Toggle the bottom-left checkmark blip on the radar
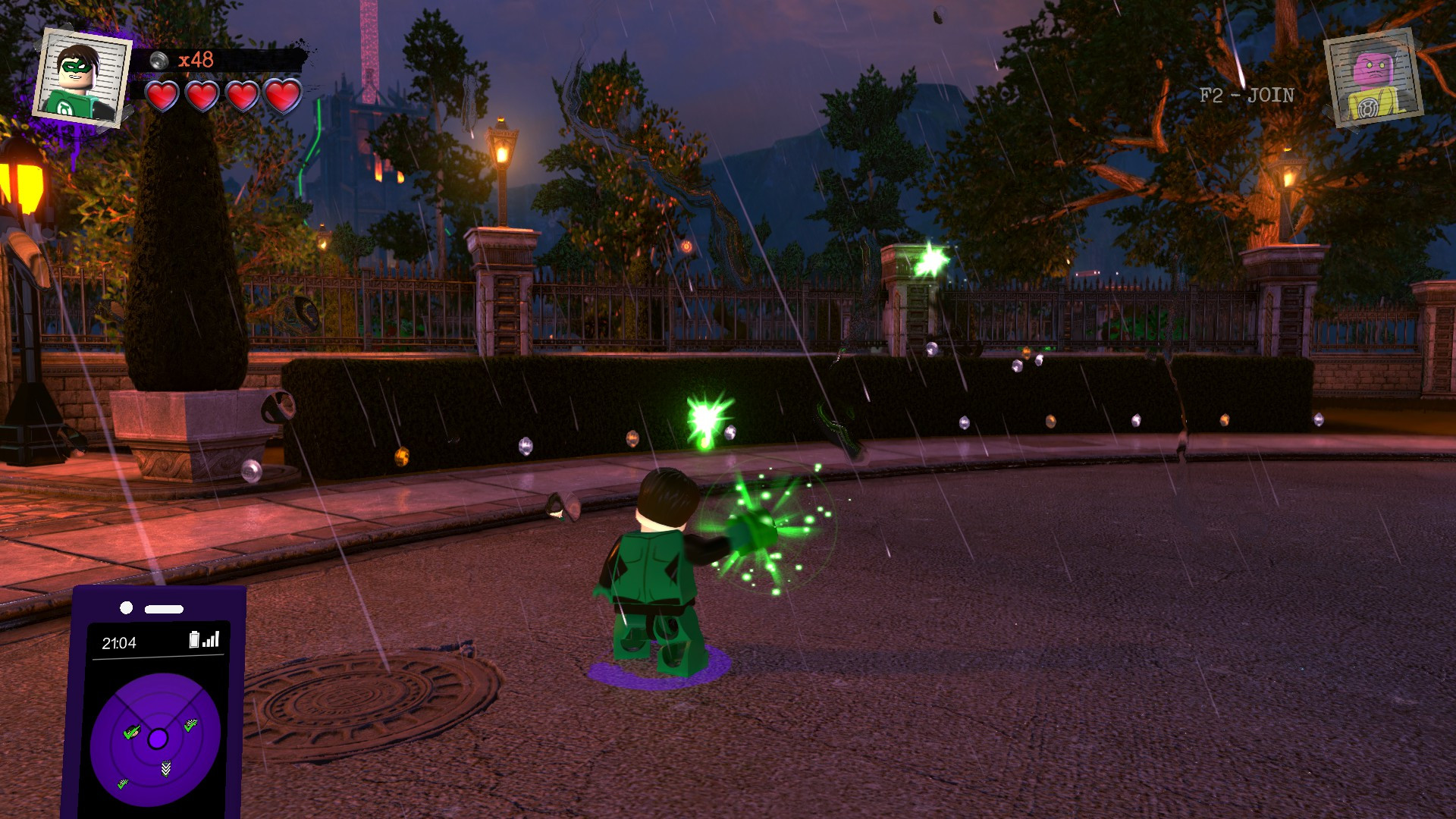Screen dimensions: 1456x819 122,783
